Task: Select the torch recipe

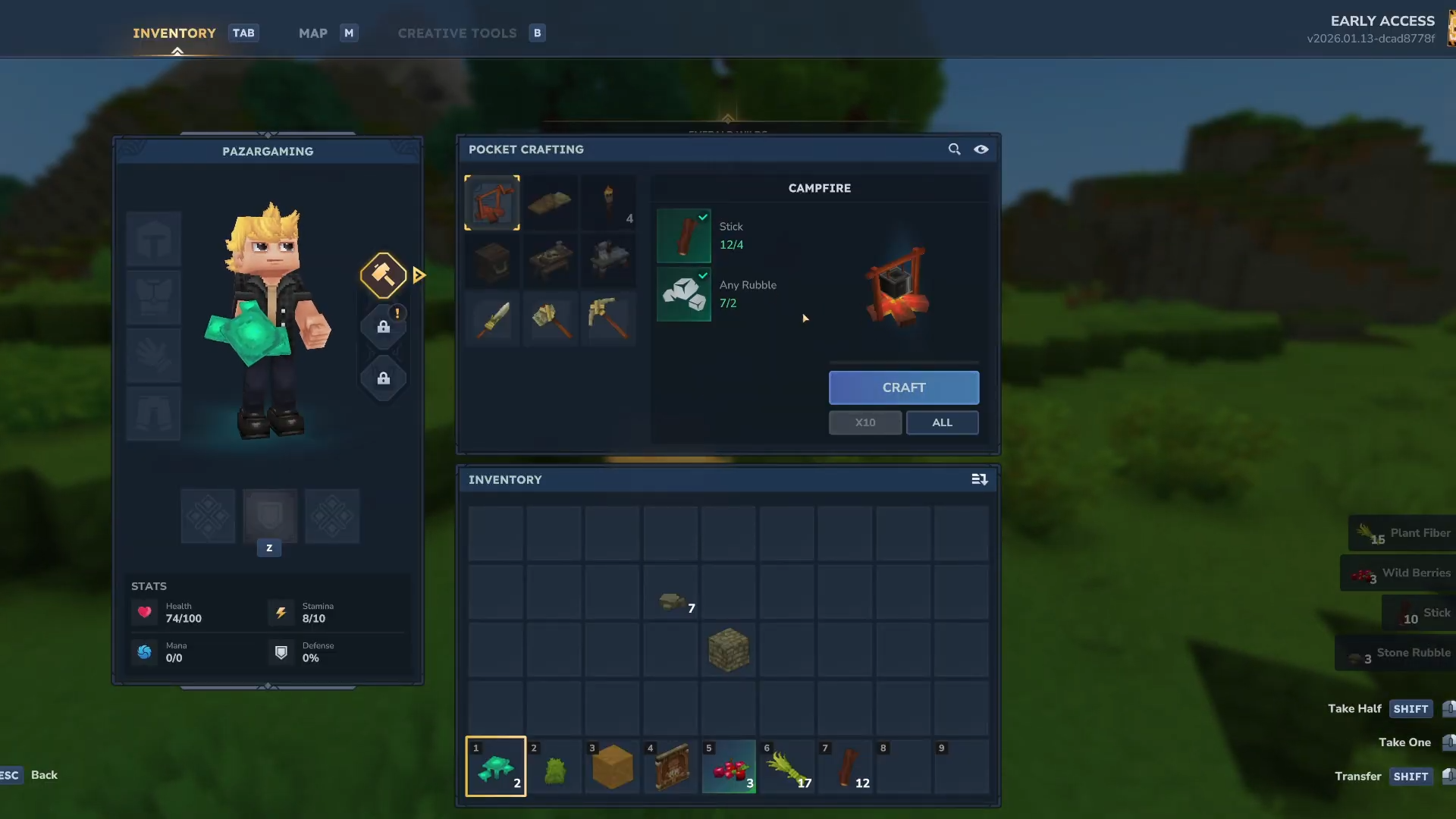Action: pos(608,202)
